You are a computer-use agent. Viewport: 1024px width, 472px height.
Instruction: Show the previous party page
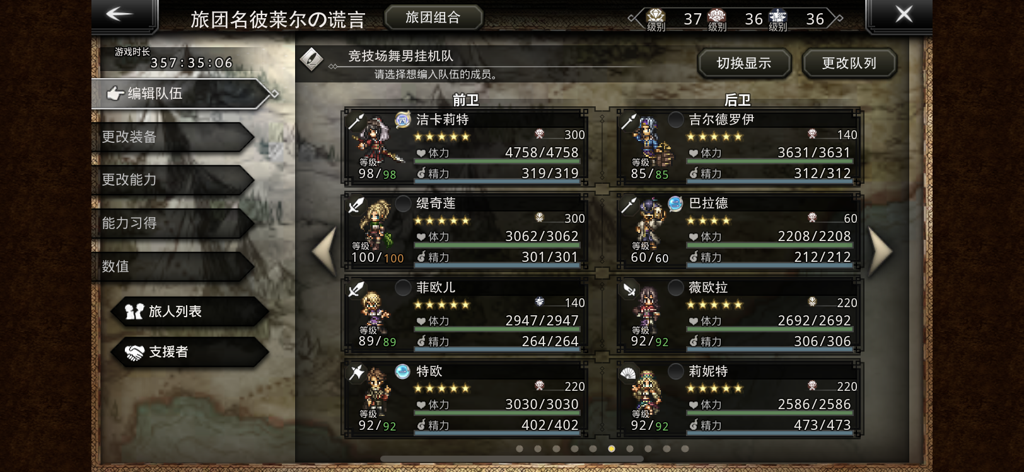point(324,251)
